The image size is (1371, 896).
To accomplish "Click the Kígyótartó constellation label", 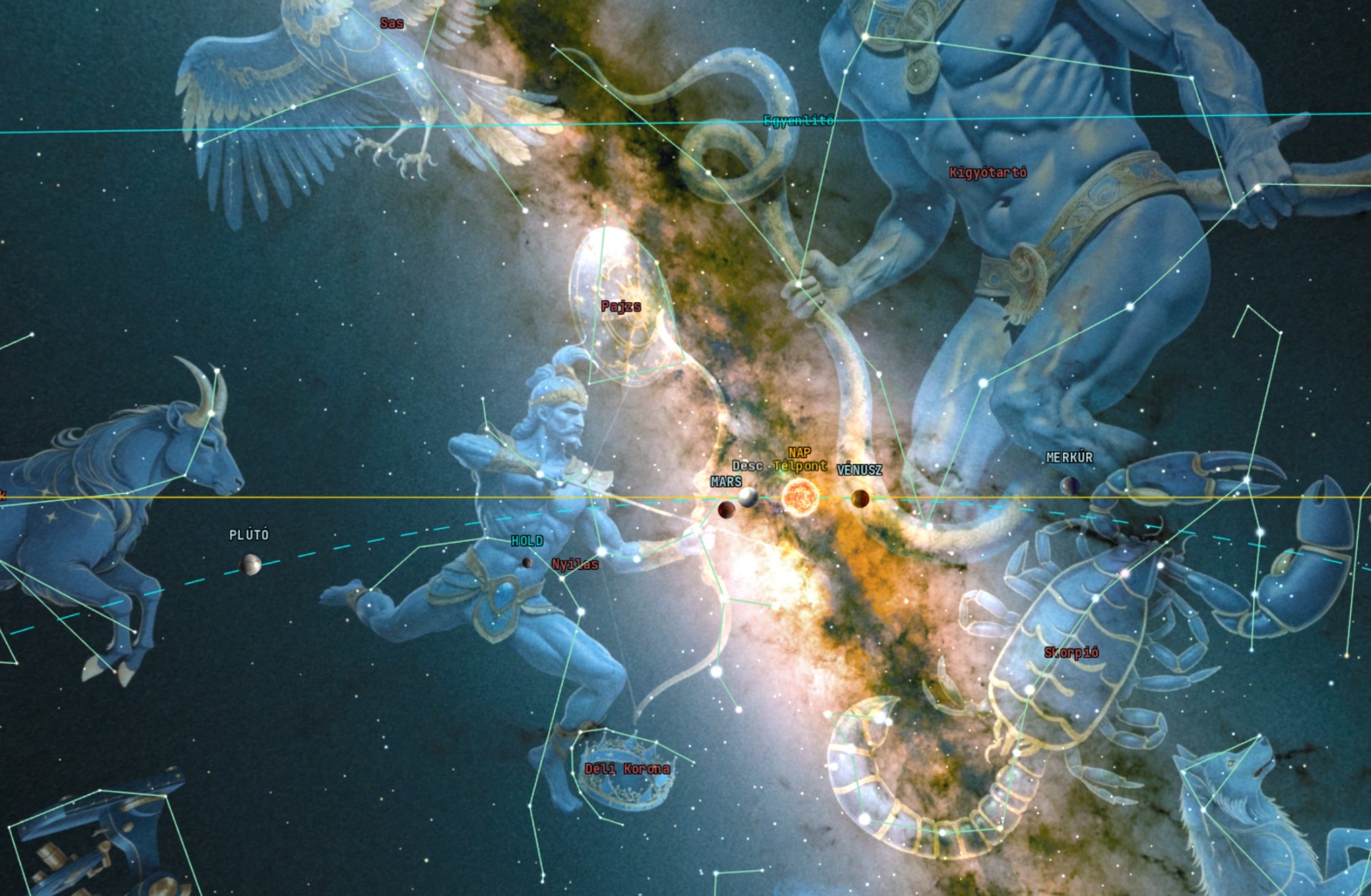I will coord(988,172).
